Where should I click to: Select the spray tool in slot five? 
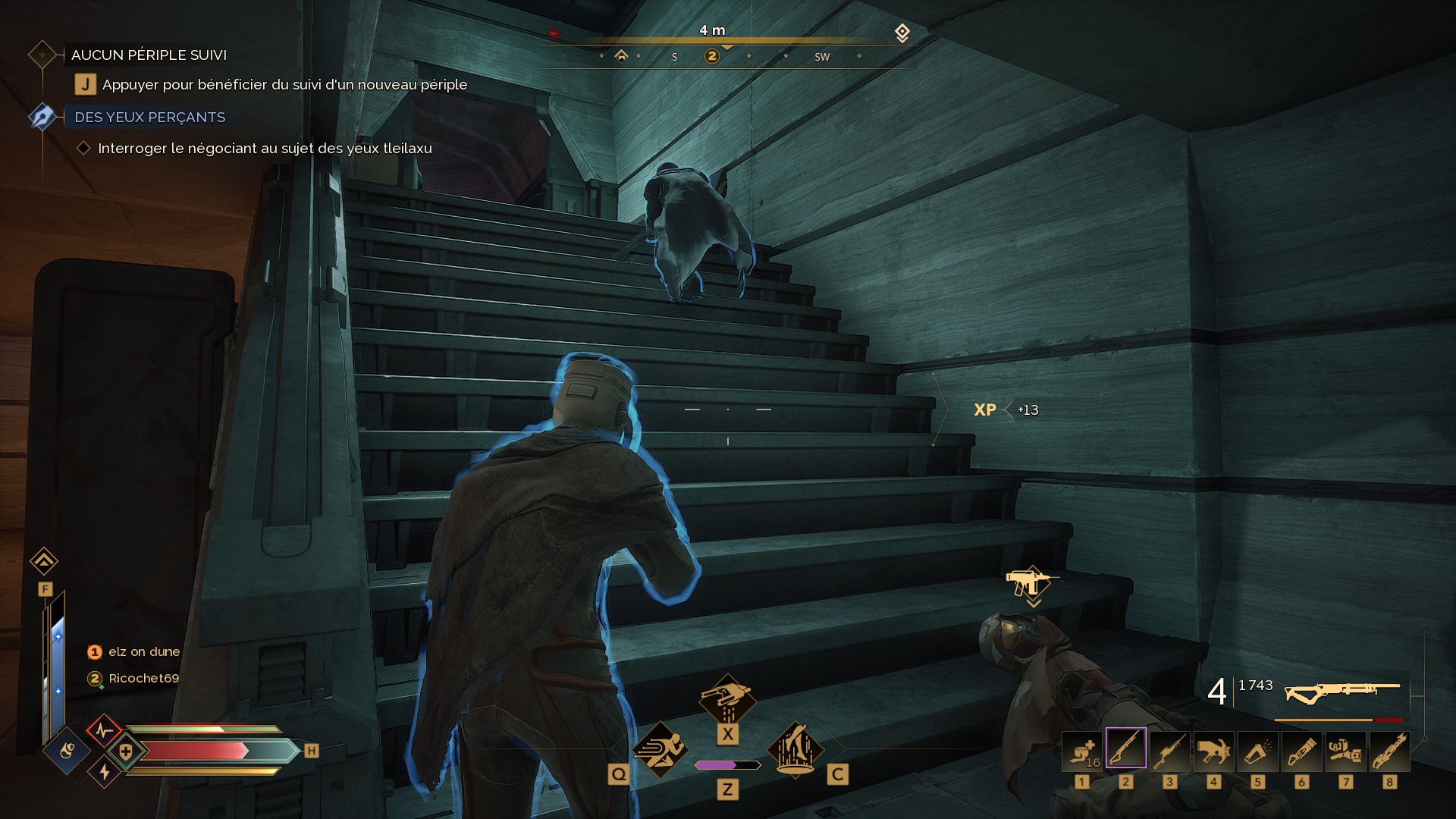[x=1258, y=751]
